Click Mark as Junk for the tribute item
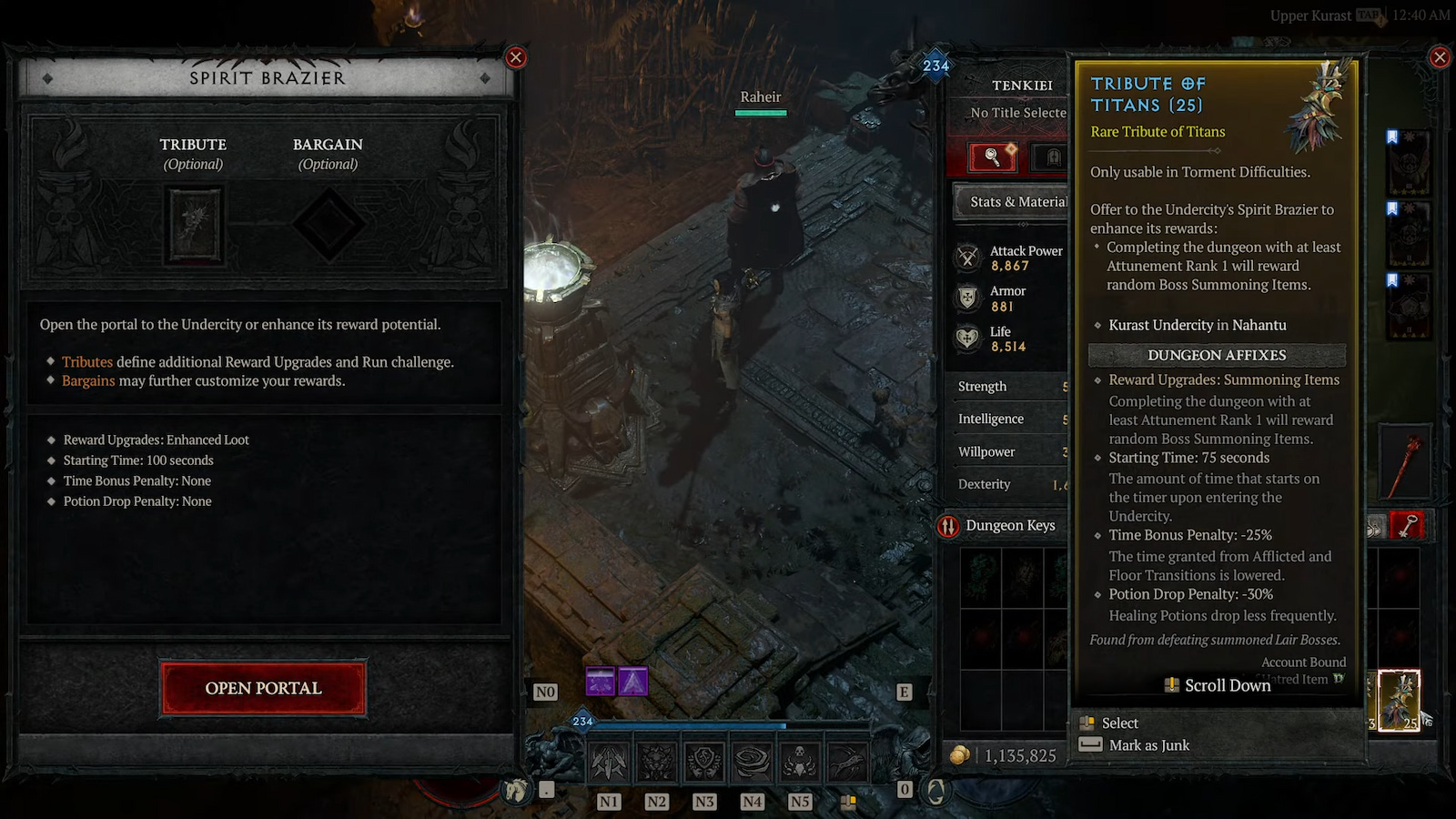The image size is (1456, 819). pyautogui.click(x=1148, y=745)
